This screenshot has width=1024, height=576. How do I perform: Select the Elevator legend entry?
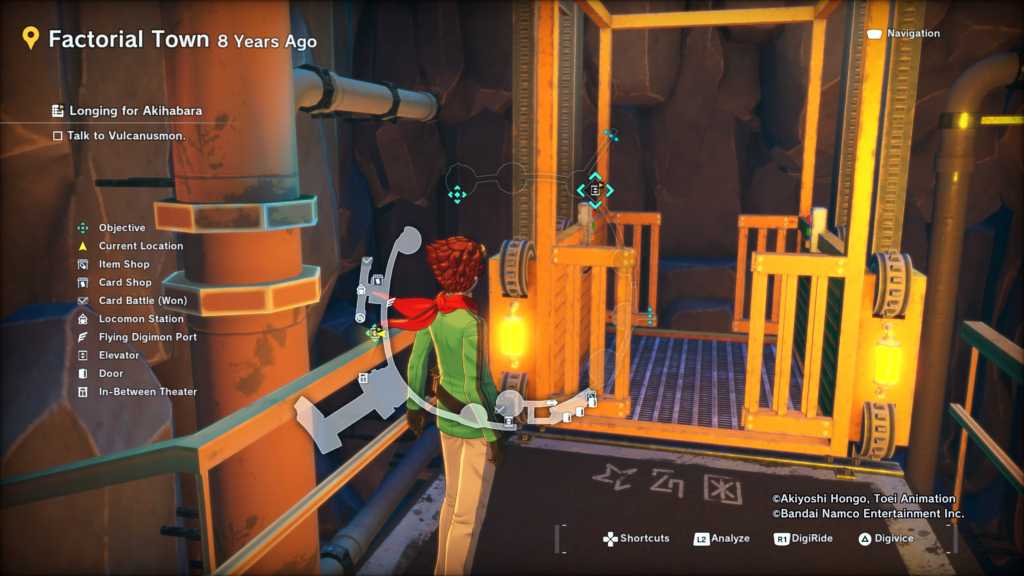pyautogui.click(x=119, y=355)
